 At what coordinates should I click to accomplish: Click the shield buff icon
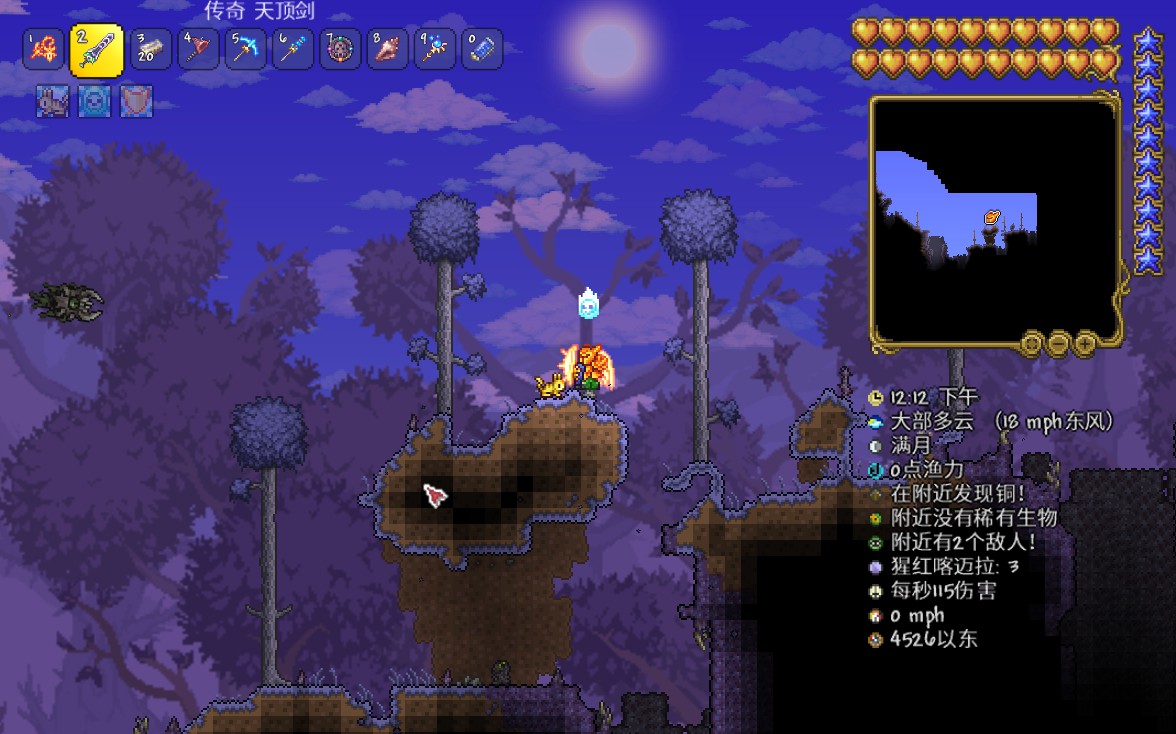click(136, 101)
